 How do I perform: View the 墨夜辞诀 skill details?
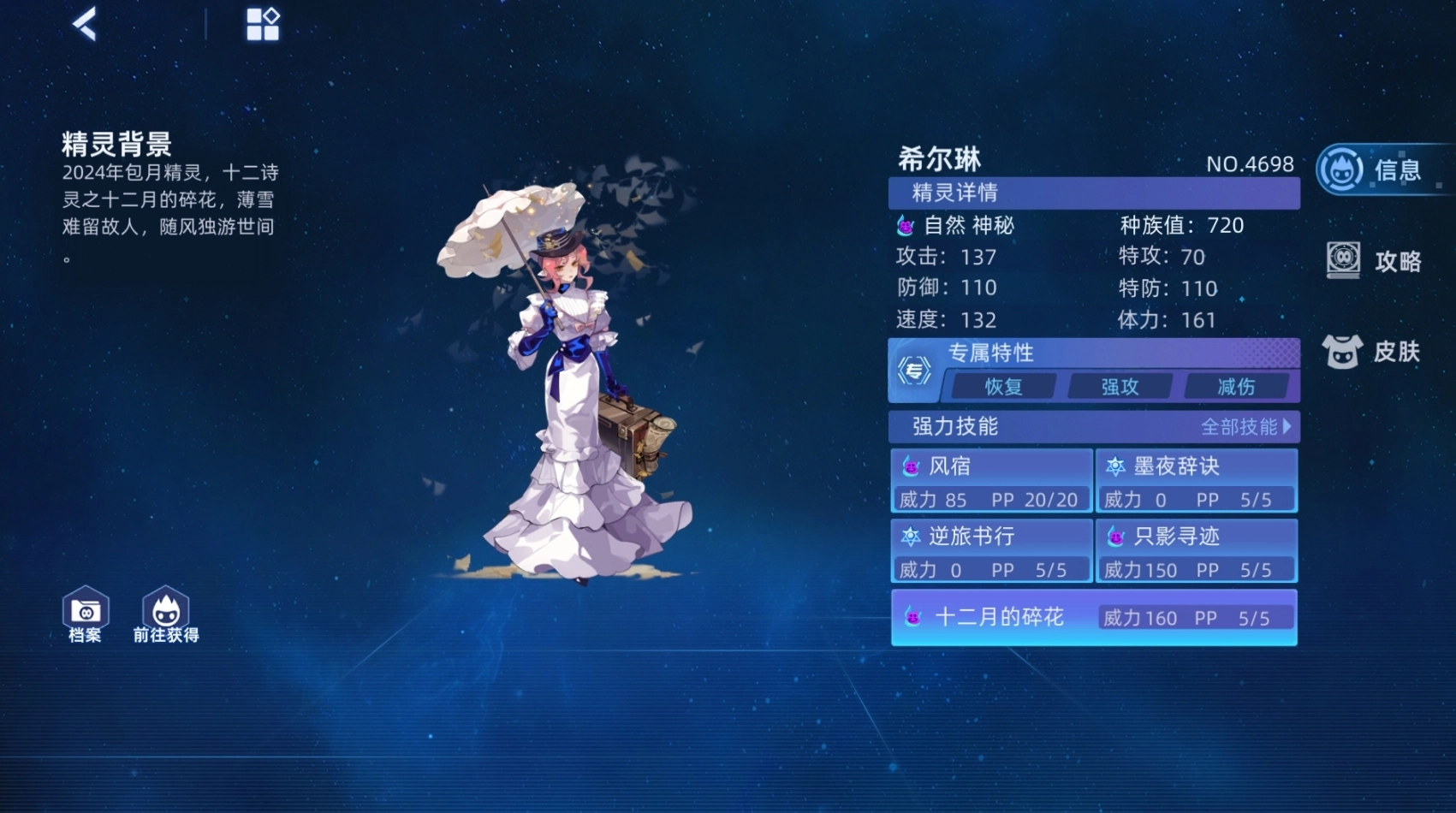tap(1197, 480)
